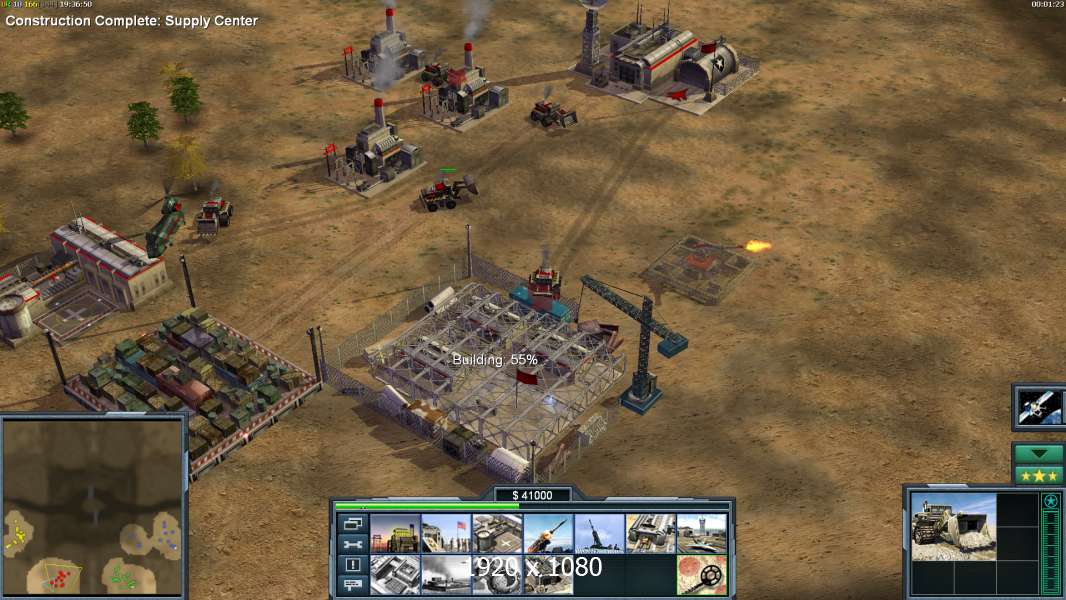Click the tactical minimap
This screenshot has width=1066, height=600.
pyautogui.click(x=94, y=509)
